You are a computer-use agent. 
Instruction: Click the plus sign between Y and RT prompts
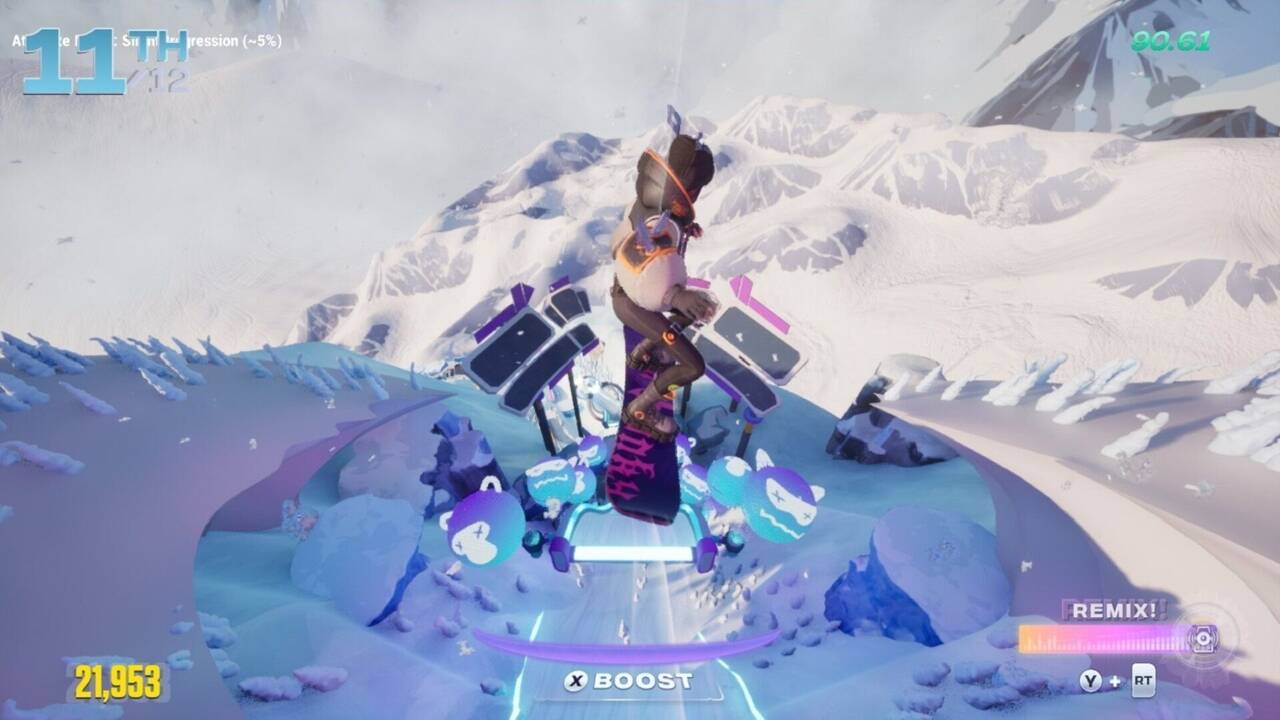1115,680
